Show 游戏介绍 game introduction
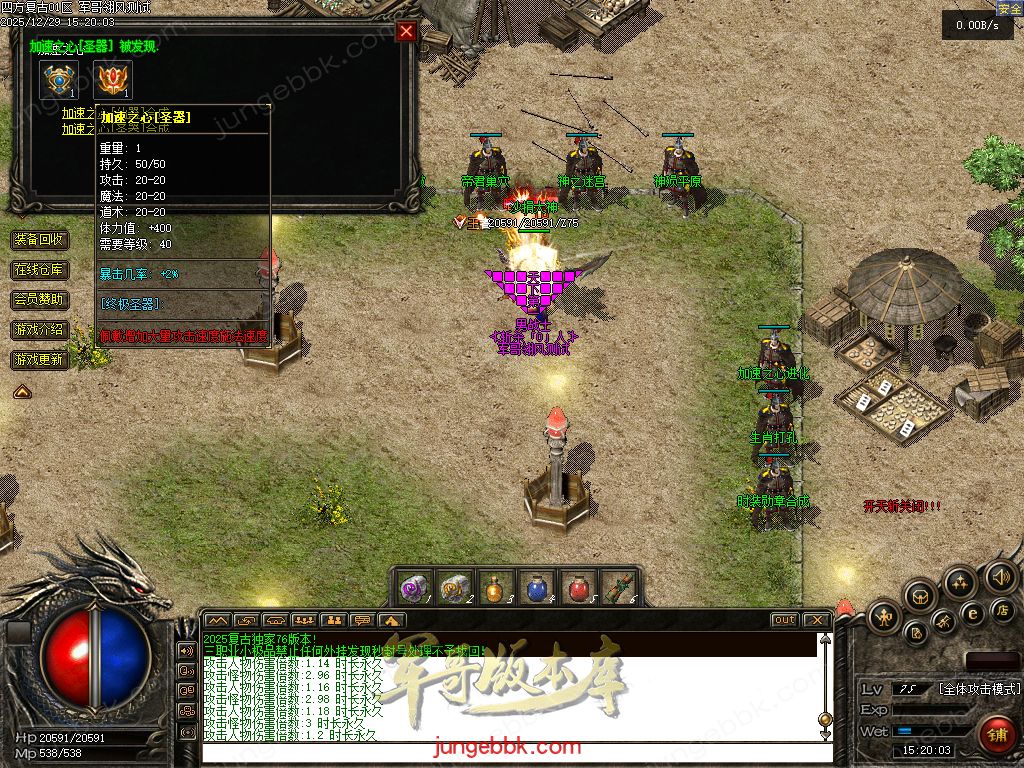The height and width of the screenshot is (768, 1024). (40, 329)
